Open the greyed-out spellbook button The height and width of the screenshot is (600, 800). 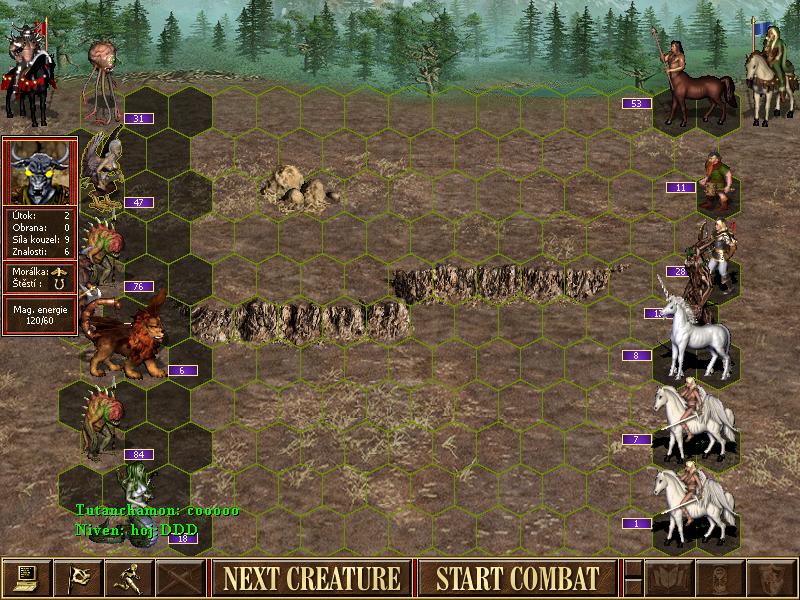669,578
